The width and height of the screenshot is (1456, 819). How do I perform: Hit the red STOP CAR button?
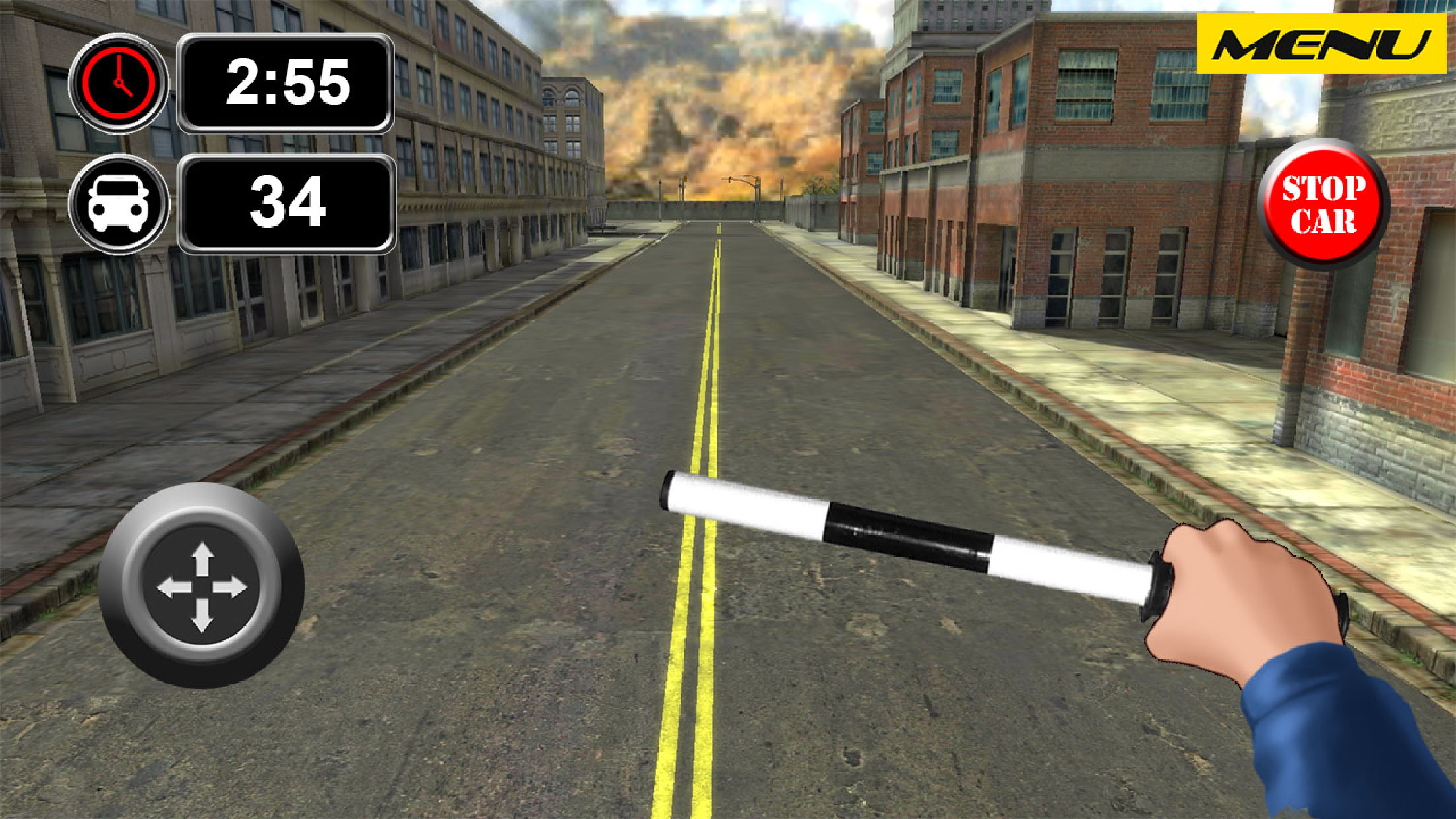(1323, 204)
